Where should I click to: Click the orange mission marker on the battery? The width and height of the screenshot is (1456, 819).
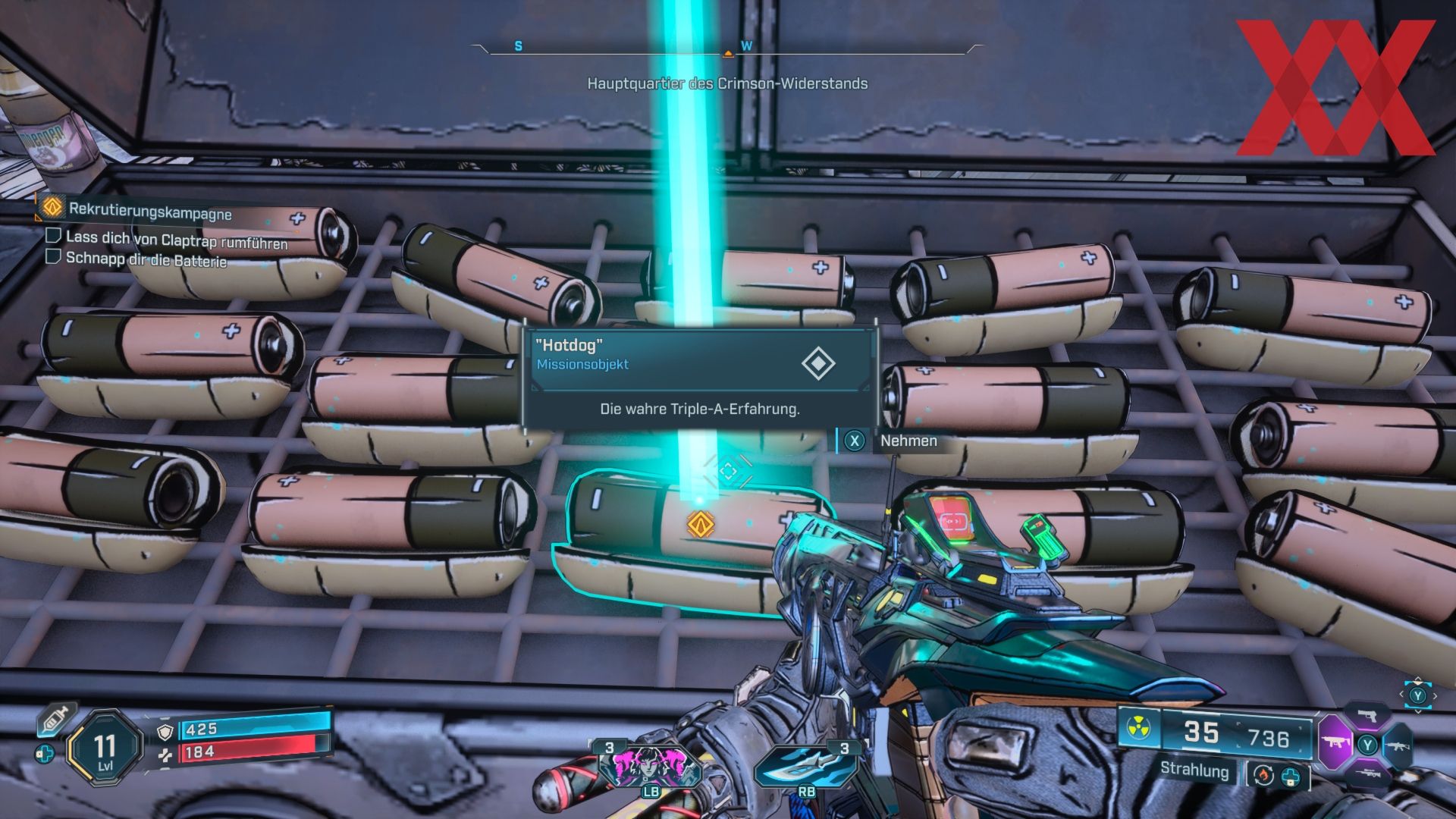tap(700, 525)
